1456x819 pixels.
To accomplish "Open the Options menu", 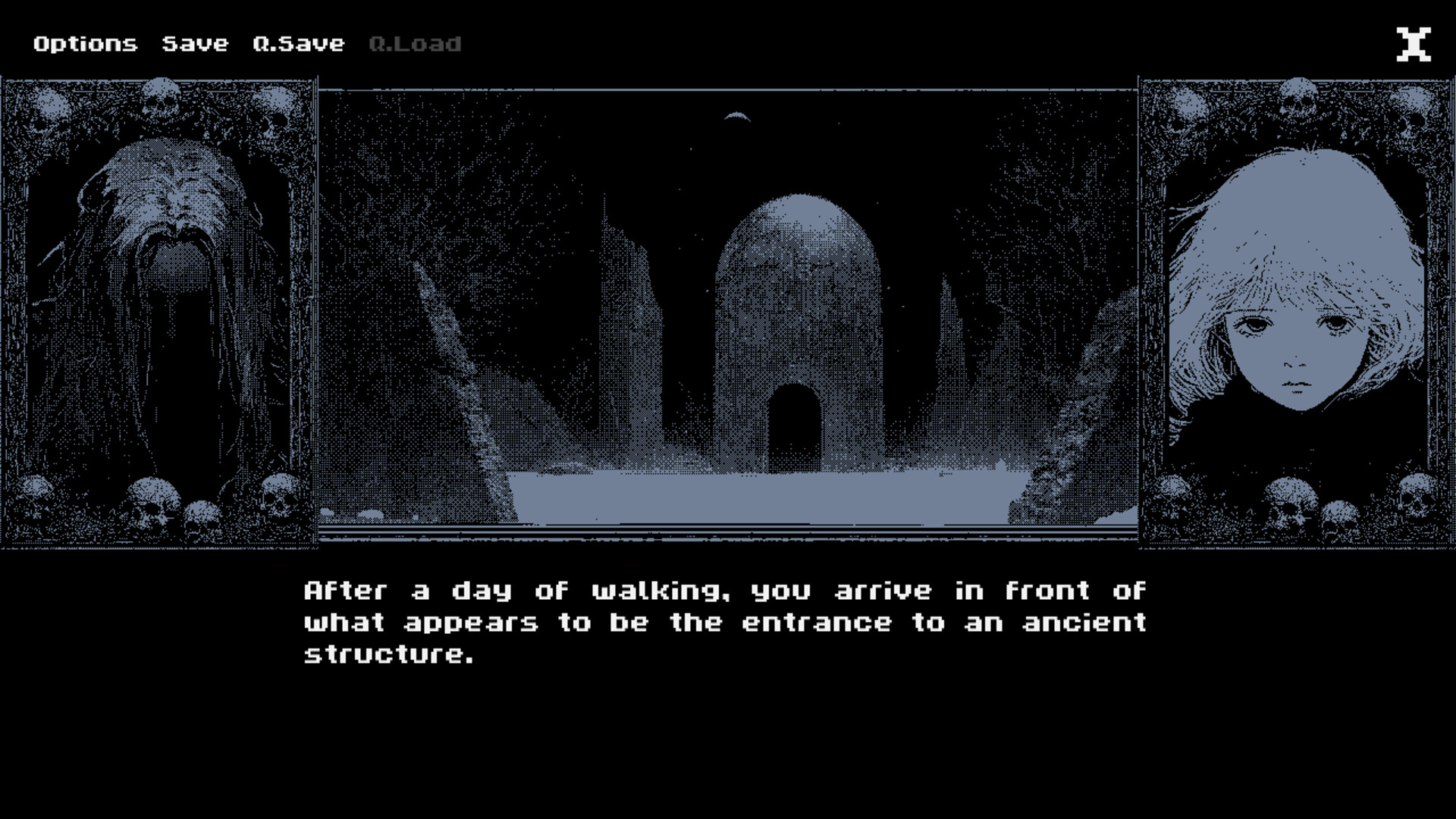I will tap(86, 43).
